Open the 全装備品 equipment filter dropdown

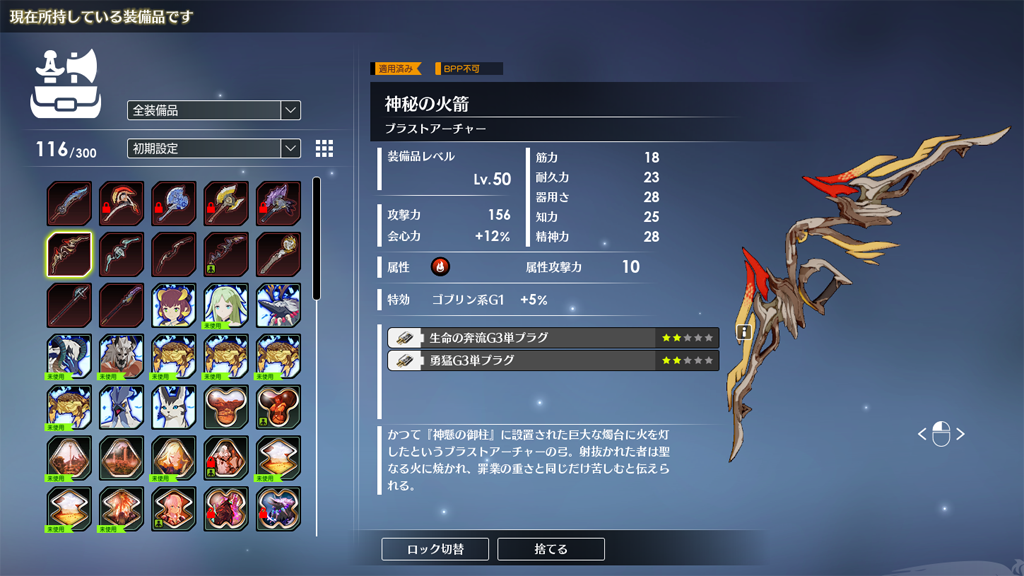pyautogui.click(x=214, y=110)
